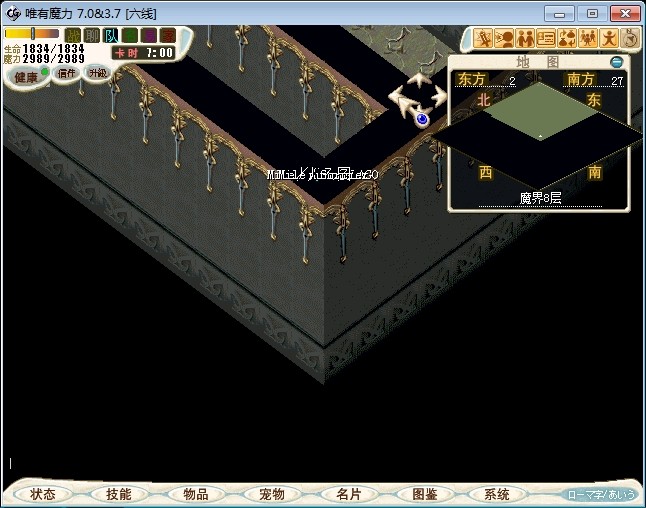
Task: Toggle the 聊 chat channel icon
Action: click(92, 36)
